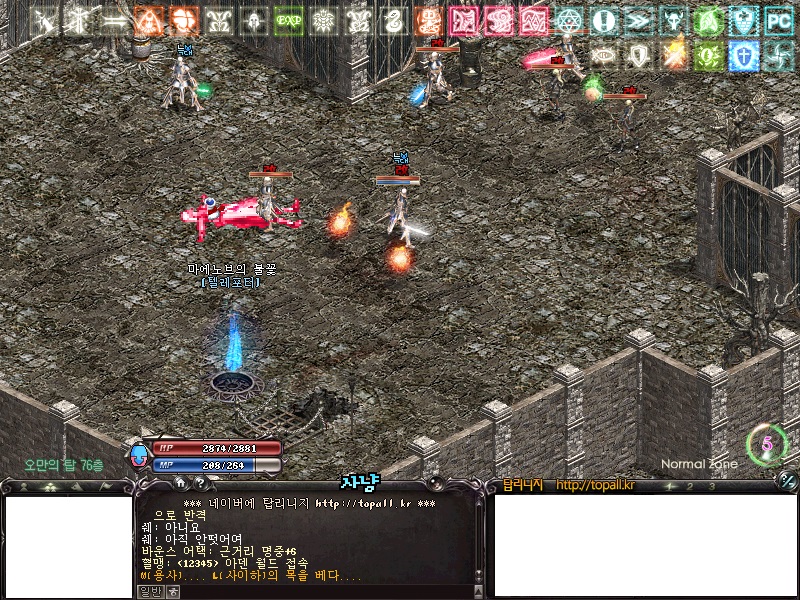This screenshot has height=600, width=800.
Task: Click the horned helmet buff icon
Action: click(674, 20)
